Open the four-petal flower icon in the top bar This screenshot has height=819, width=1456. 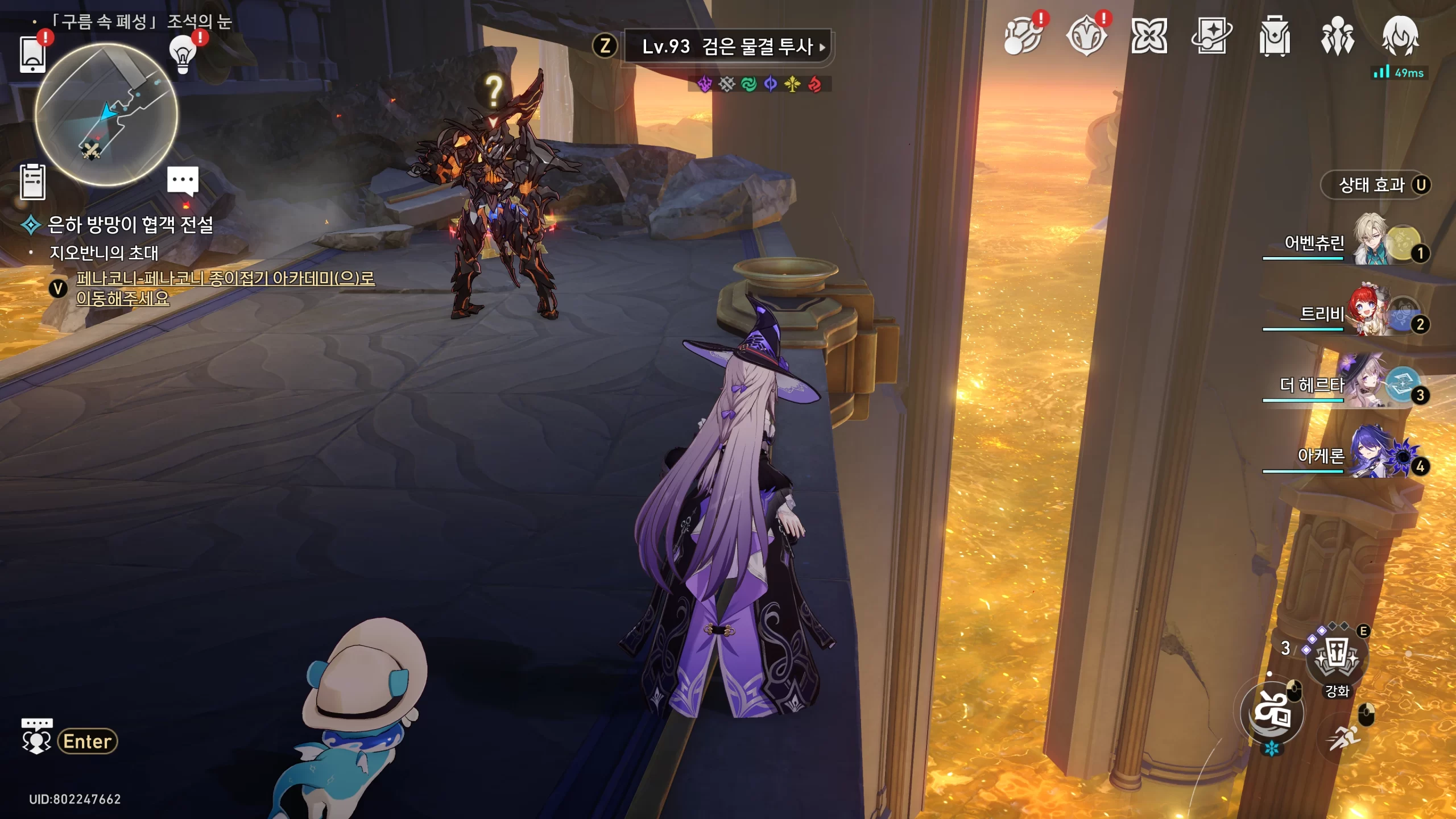point(1149,36)
